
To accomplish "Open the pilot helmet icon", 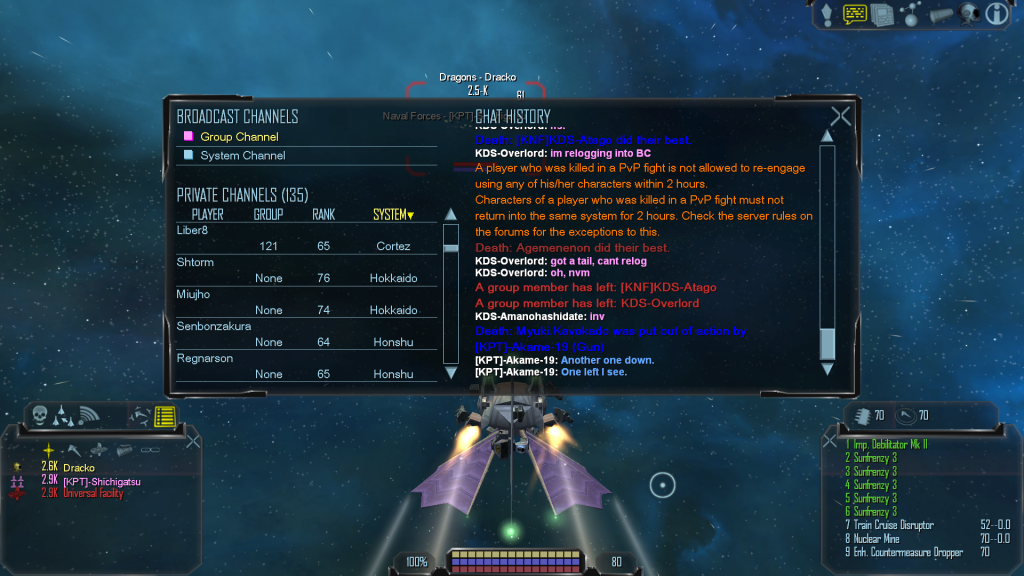I will [x=968, y=14].
